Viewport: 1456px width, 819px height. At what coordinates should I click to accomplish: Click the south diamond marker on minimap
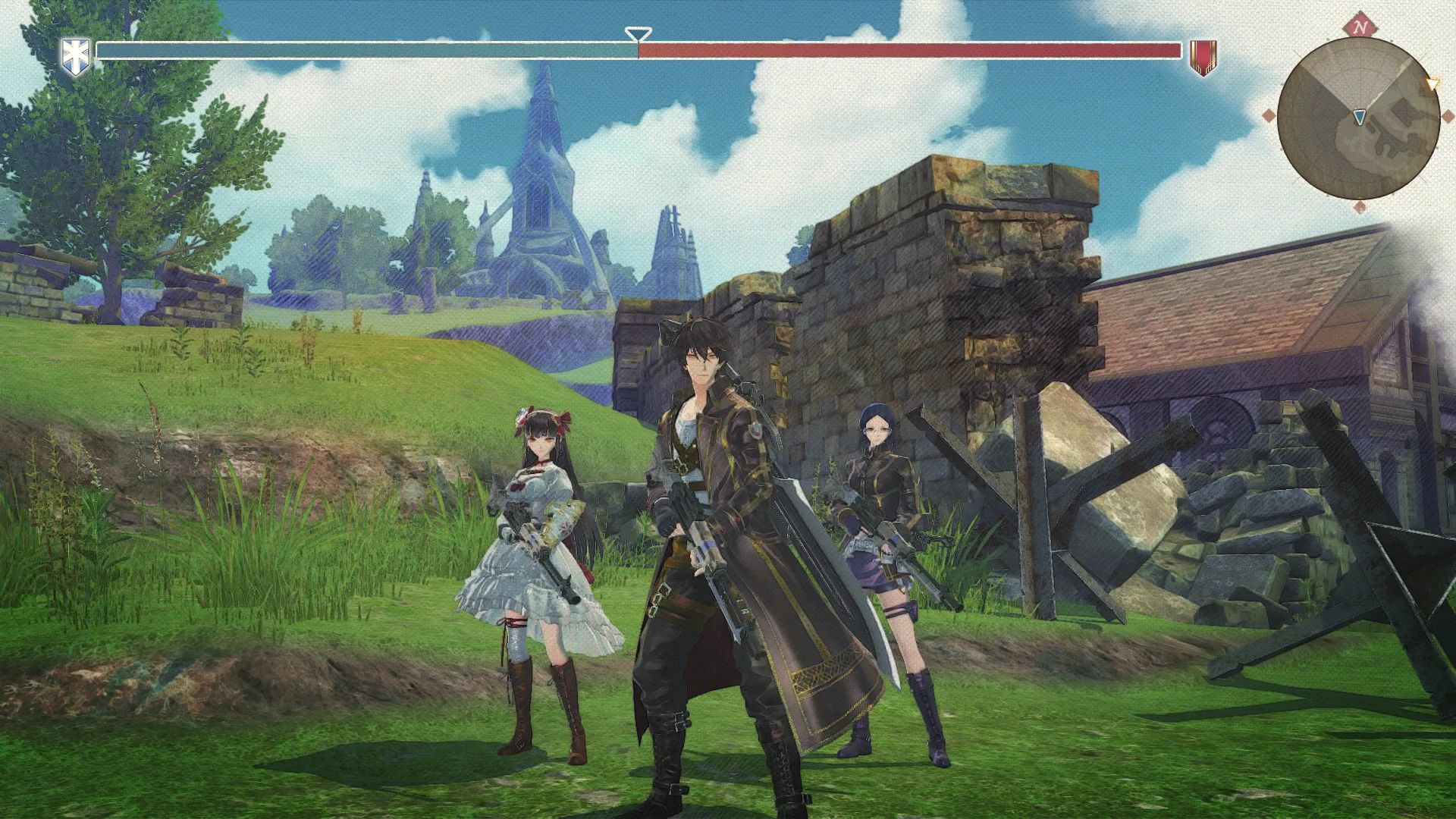click(x=1360, y=208)
